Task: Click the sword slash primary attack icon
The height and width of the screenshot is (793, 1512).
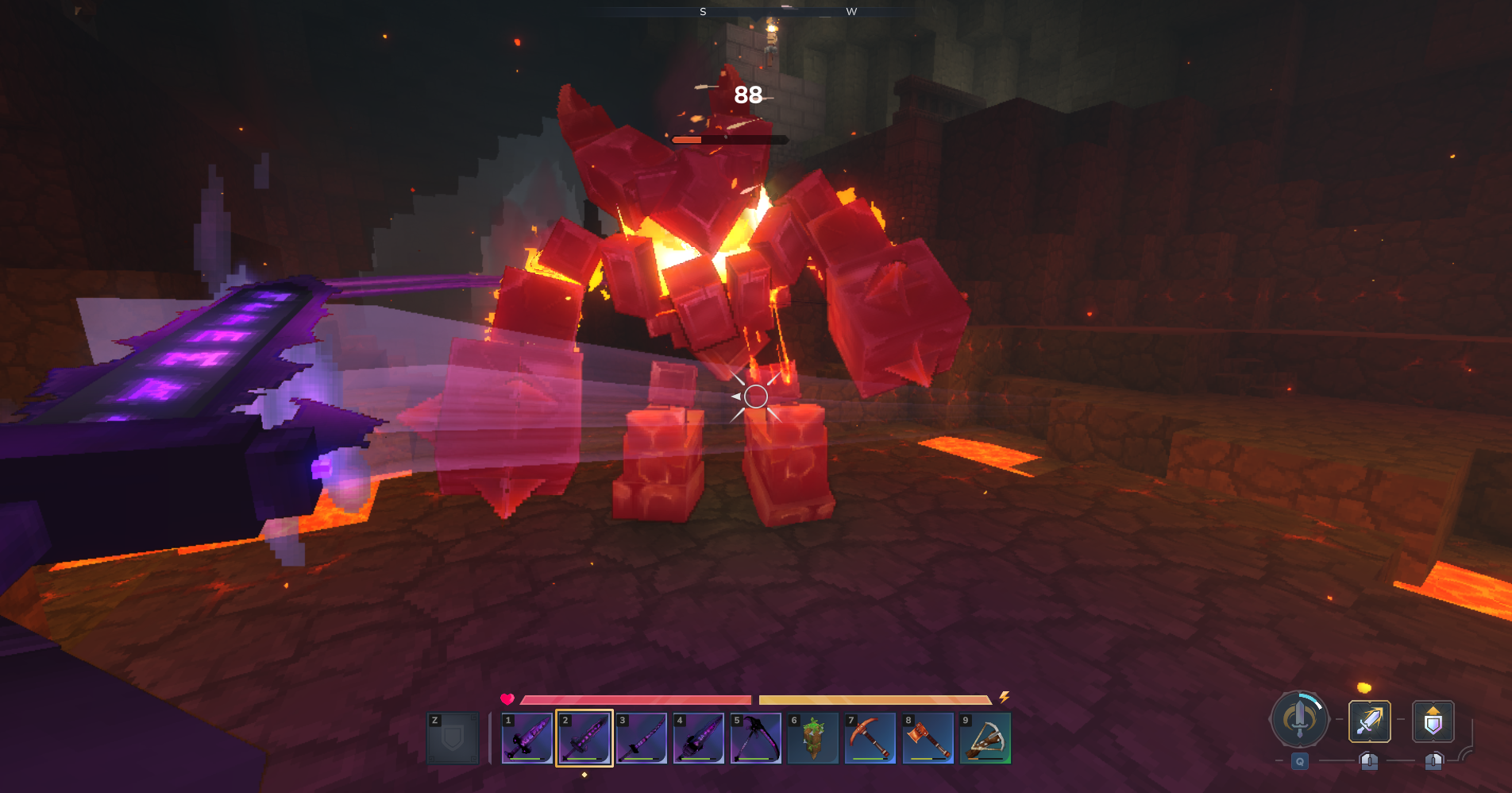Action: (1370, 721)
